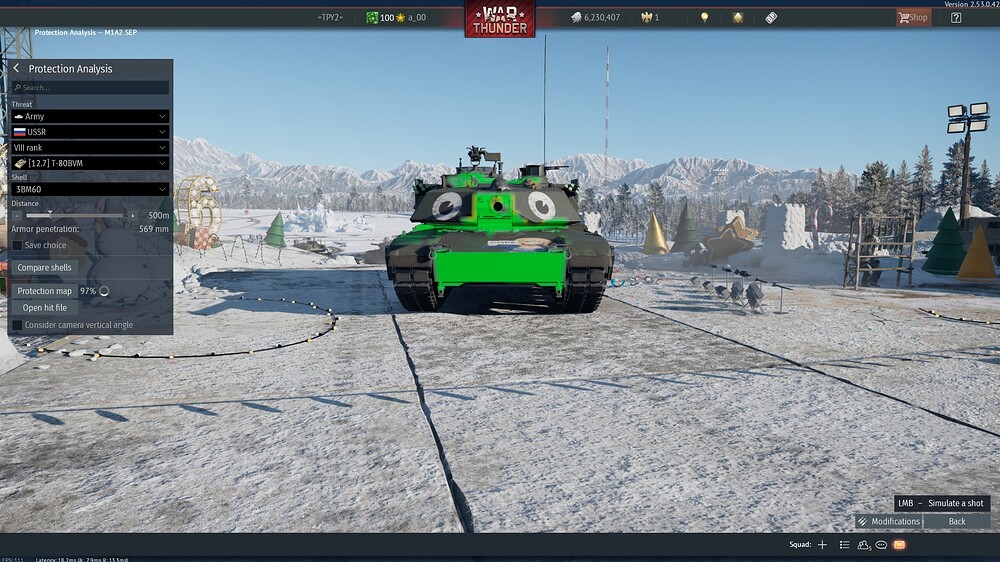Screen dimensions: 1000x562
Task: Open the 3BM60 shell dropdown
Action: coord(90,189)
